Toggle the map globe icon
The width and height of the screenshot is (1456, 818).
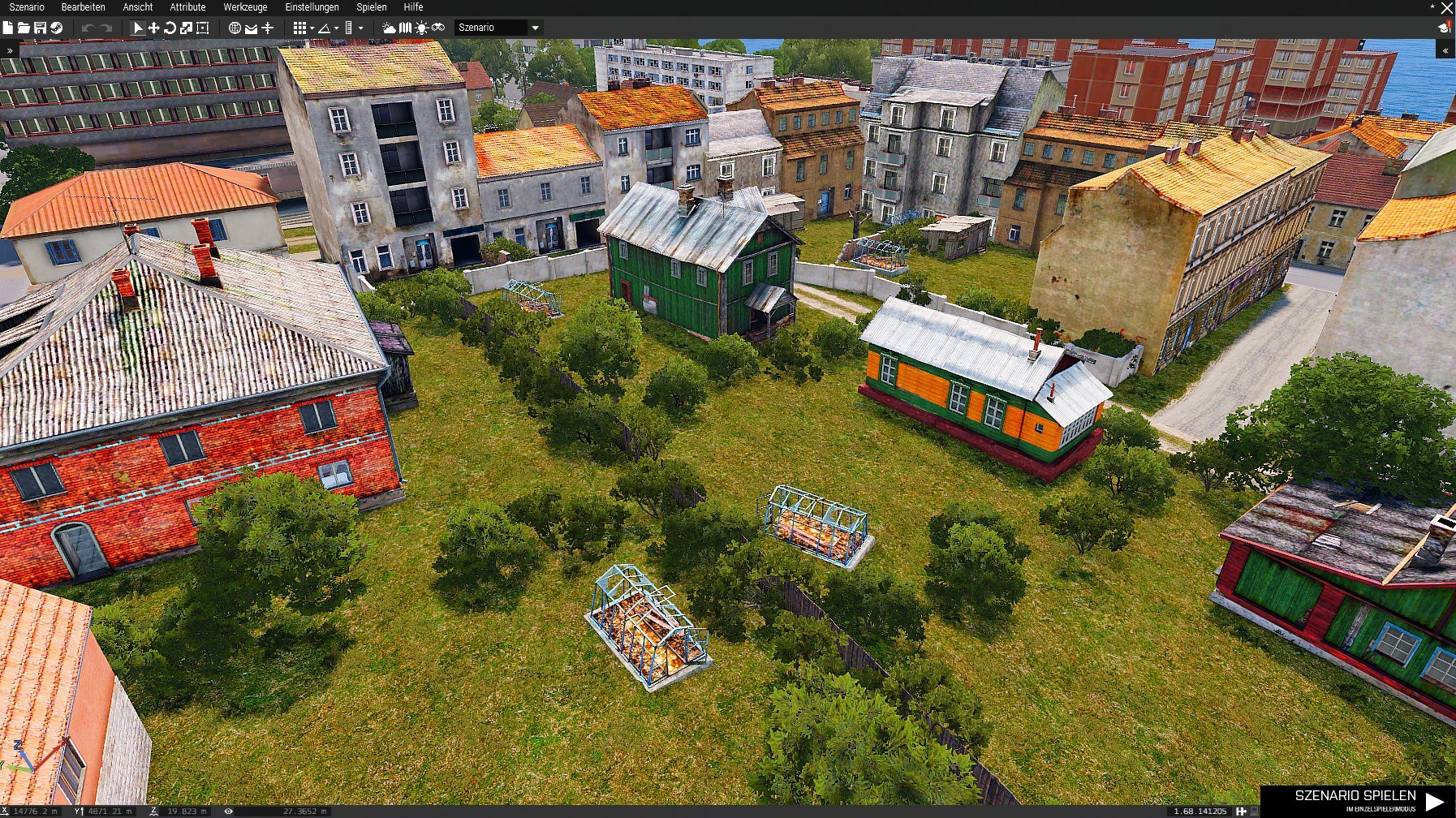(x=235, y=28)
